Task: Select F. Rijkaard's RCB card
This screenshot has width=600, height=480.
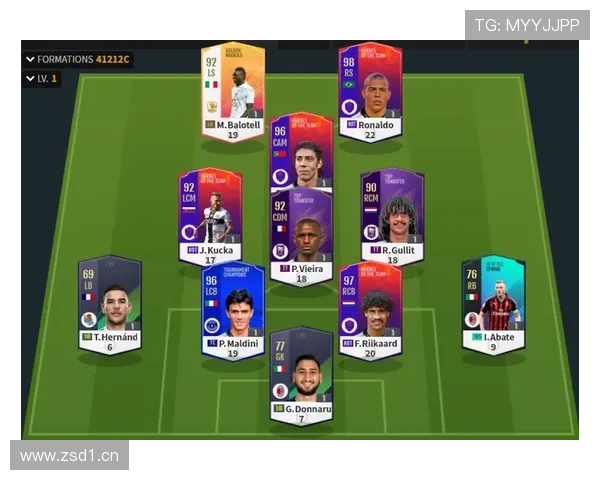Action: [369, 309]
